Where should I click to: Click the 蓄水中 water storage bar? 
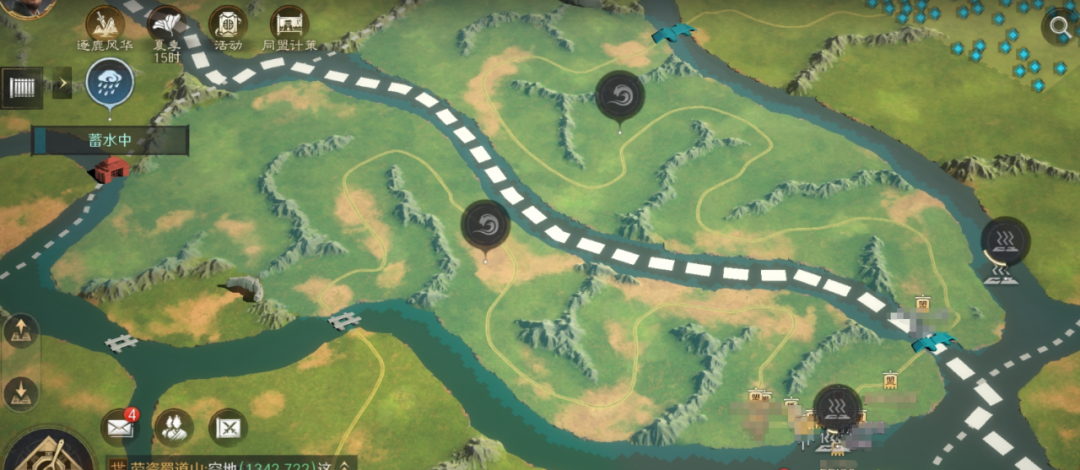click(x=110, y=141)
